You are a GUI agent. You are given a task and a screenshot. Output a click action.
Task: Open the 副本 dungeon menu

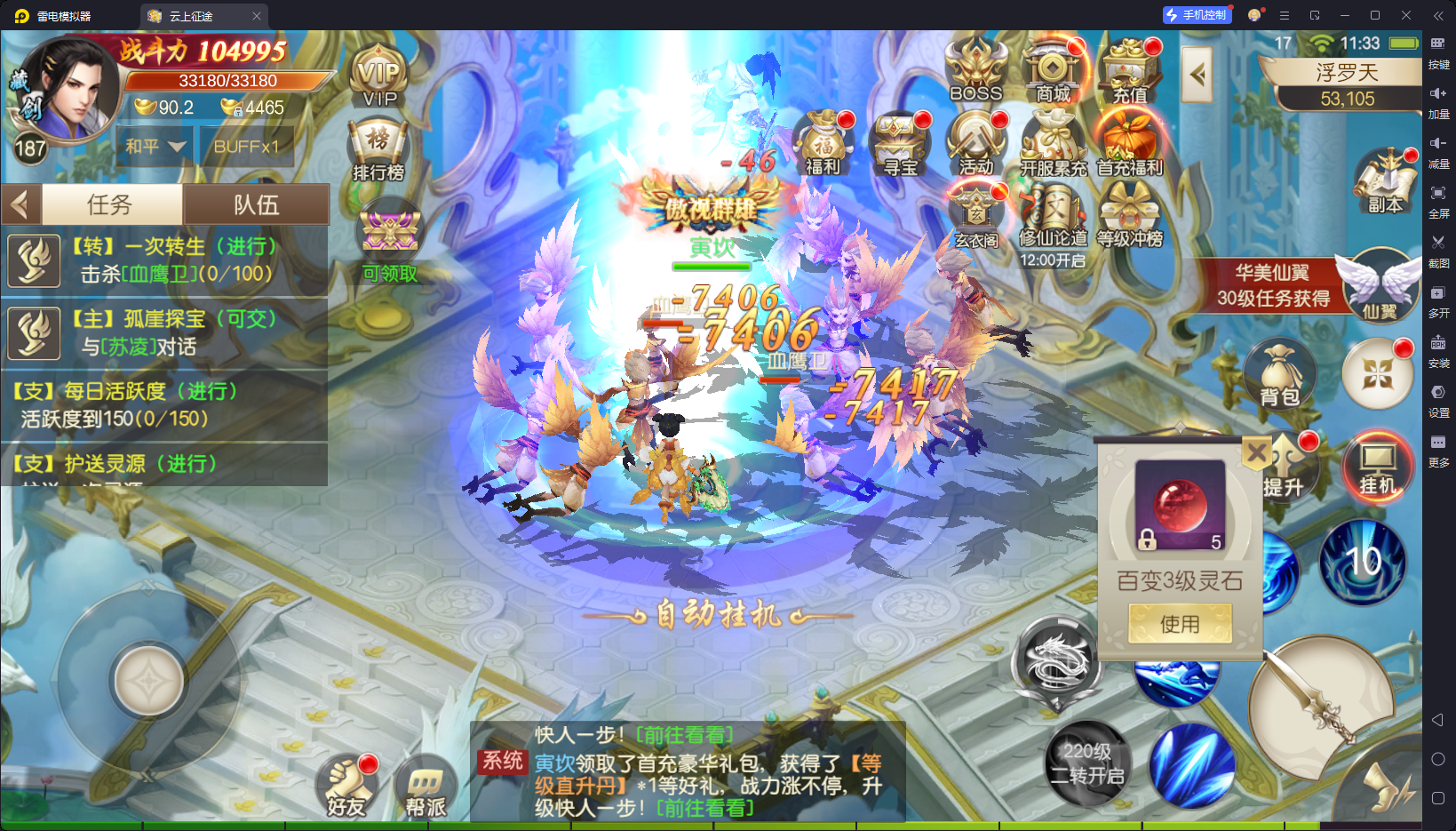point(1384,182)
